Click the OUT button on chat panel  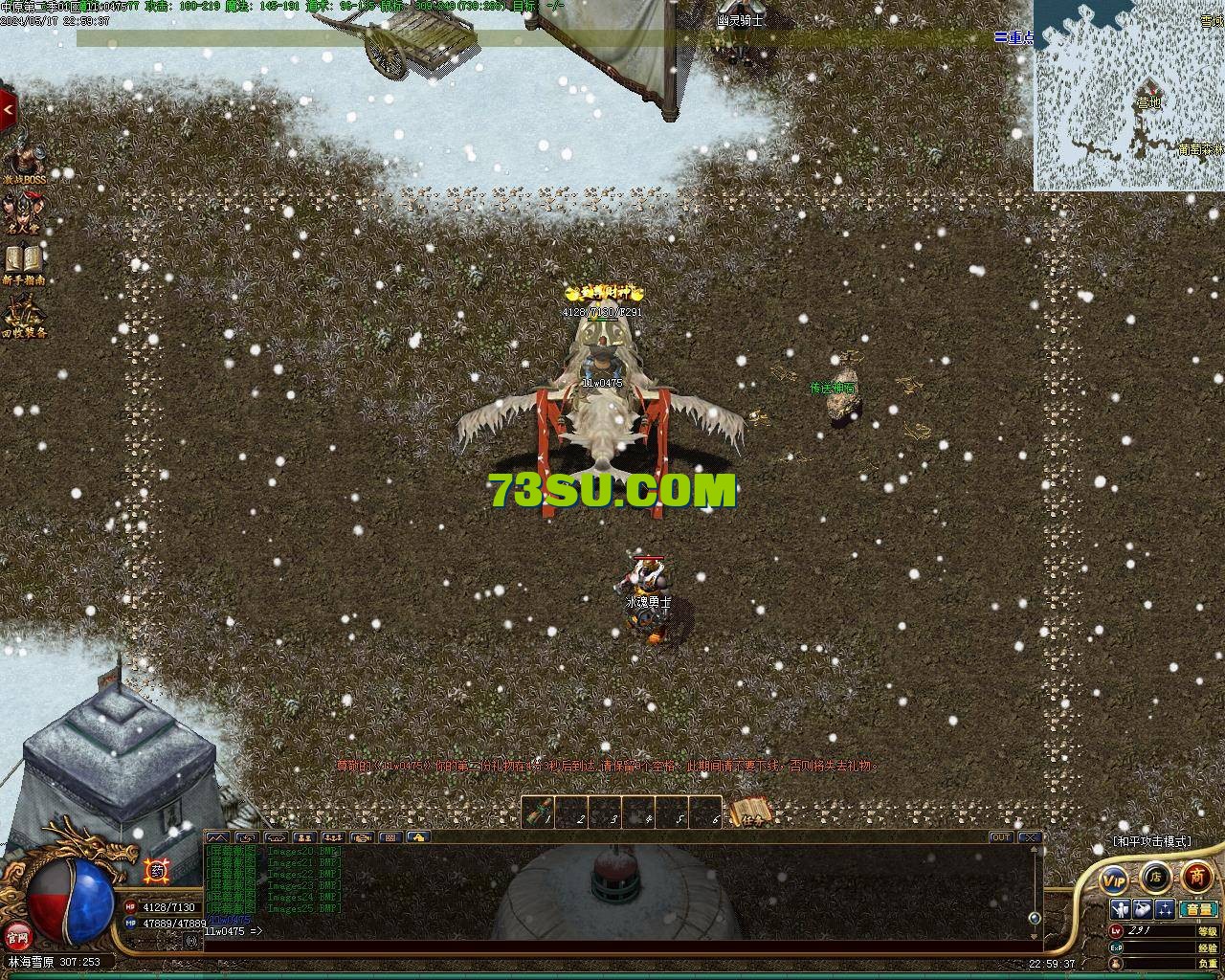pos(1001,837)
